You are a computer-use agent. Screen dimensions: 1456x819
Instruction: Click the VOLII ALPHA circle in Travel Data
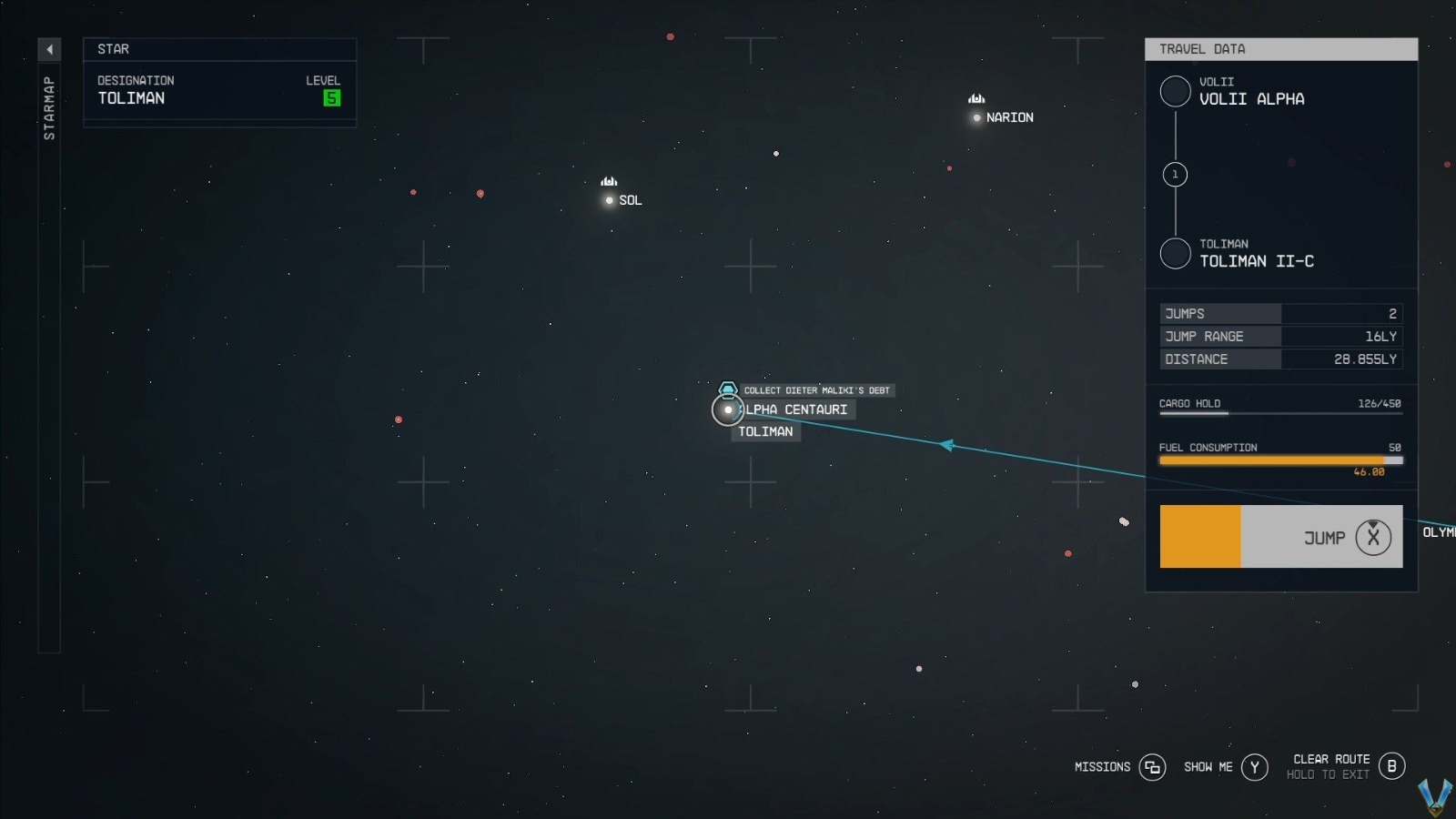click(1175, 91)
